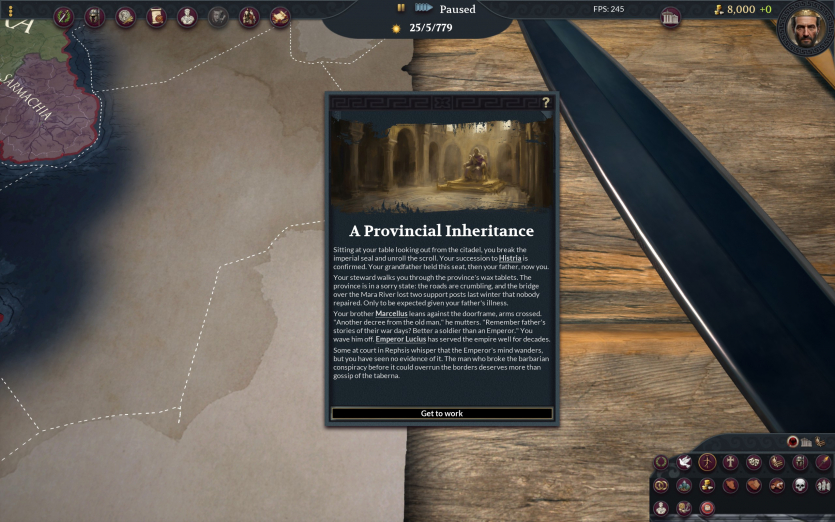Screen dimensions: 835x522
Task: Select the gold coins map mode
Action: [707, 485]
